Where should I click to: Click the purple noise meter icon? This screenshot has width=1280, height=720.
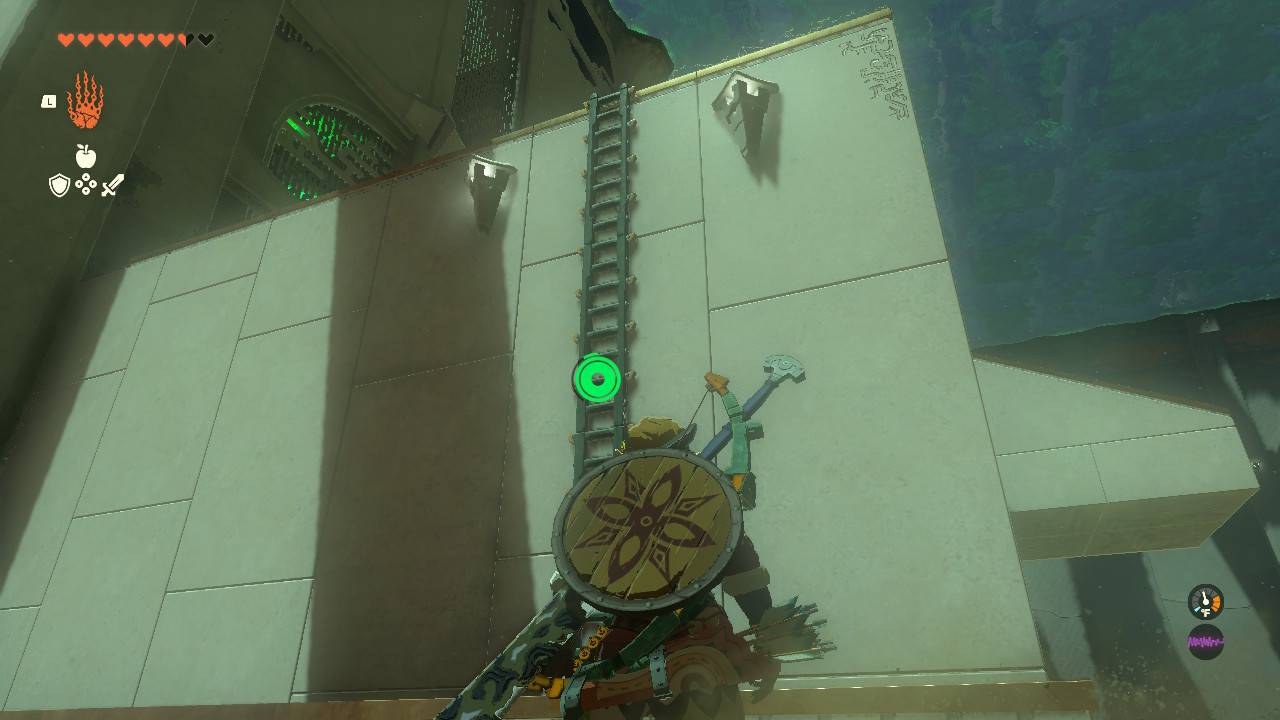1206,640
